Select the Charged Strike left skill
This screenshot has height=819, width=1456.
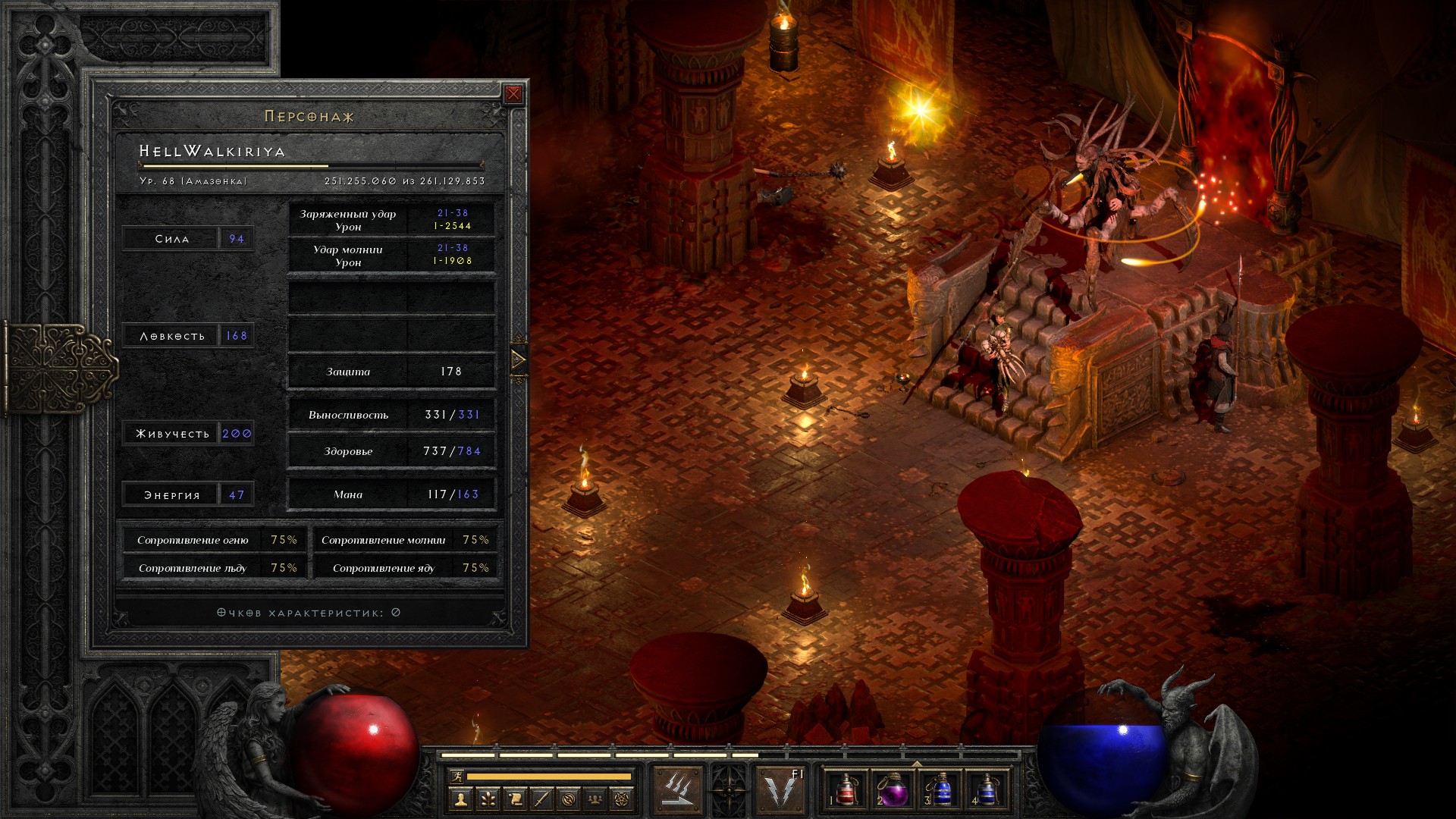pos(678,789)
